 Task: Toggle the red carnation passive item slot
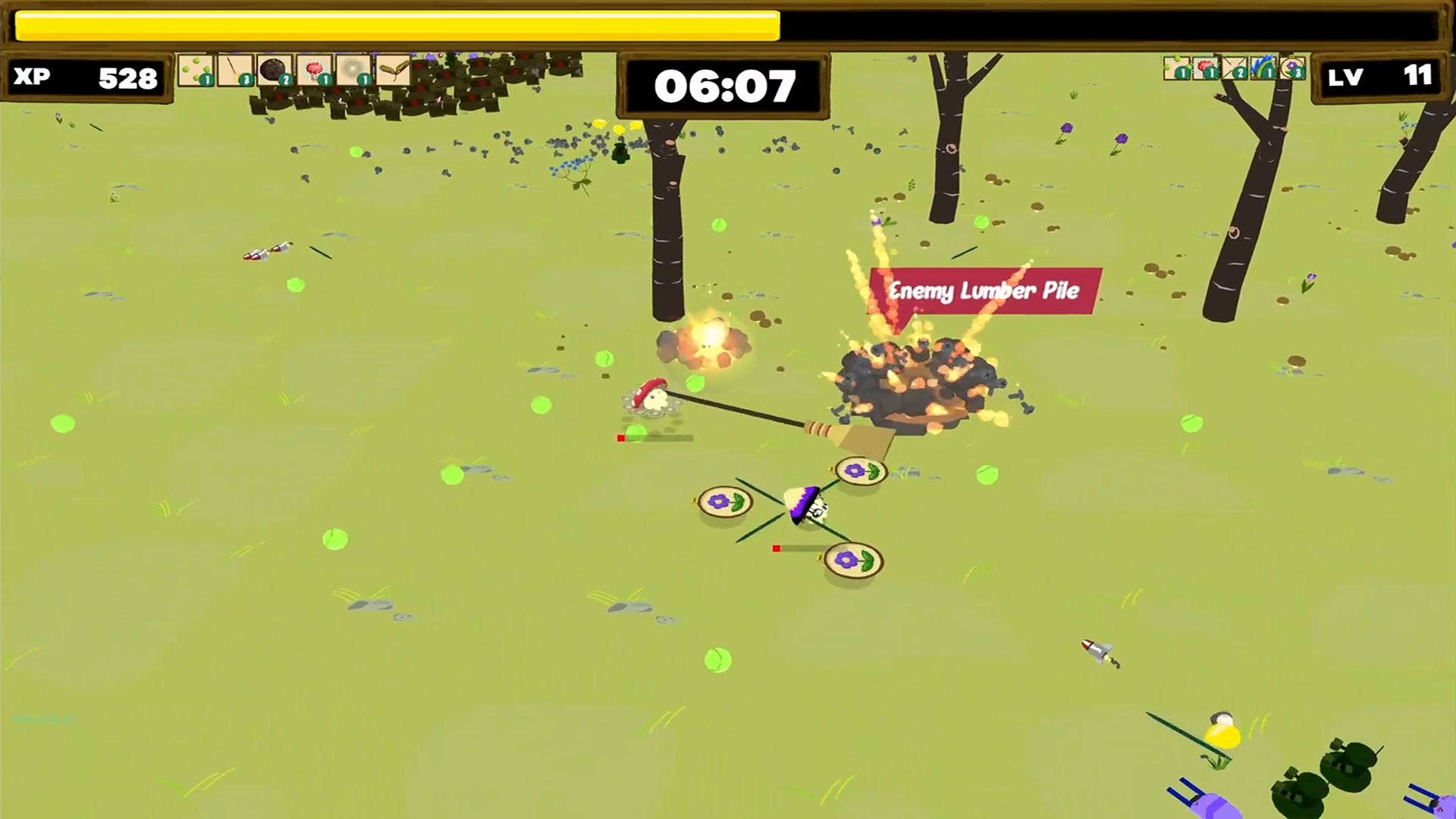(1205, 67)
